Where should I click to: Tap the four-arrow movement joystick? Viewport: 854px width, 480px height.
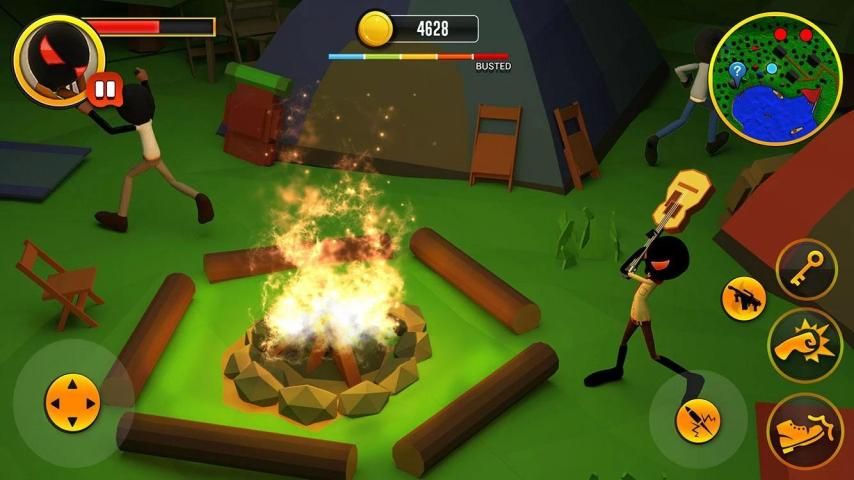coord(72,403)
